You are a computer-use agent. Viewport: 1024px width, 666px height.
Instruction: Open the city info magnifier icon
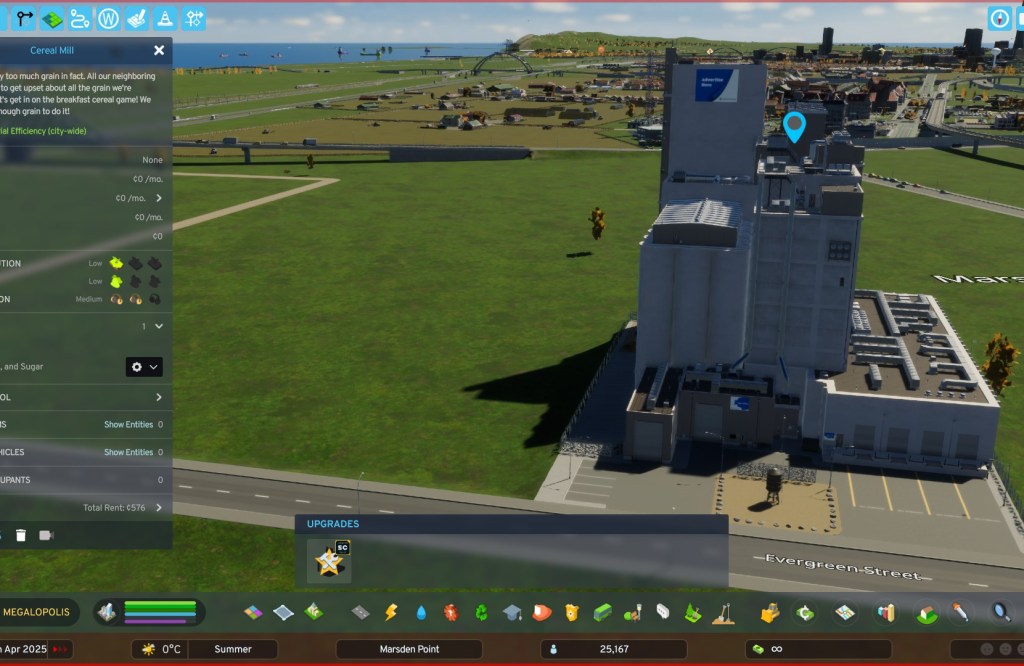[x=1000, y=611]
